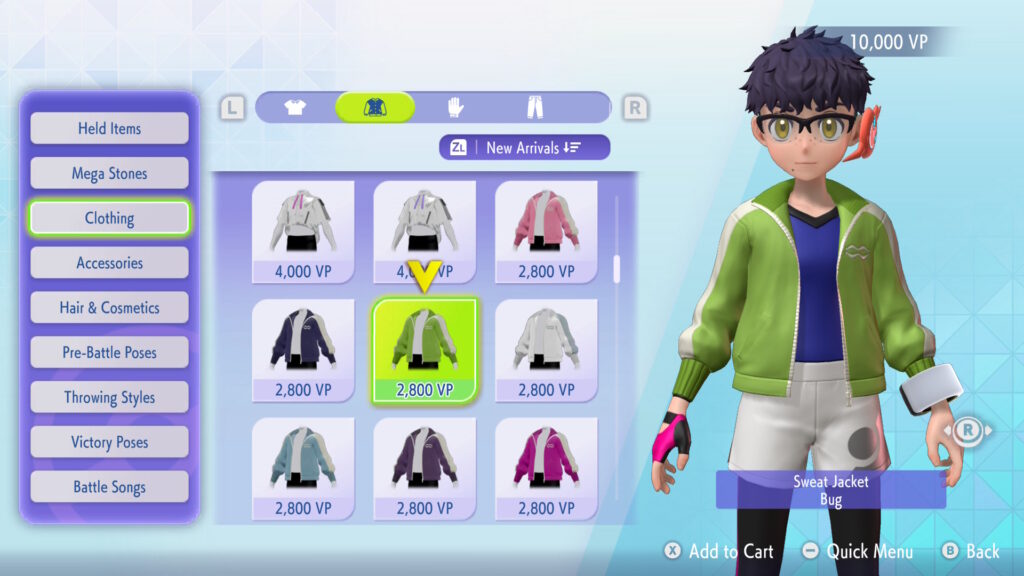The width and height of the screenshot is (1024, 576).
Task: Choose the green Bug sweat jacket
Action: 425,350
